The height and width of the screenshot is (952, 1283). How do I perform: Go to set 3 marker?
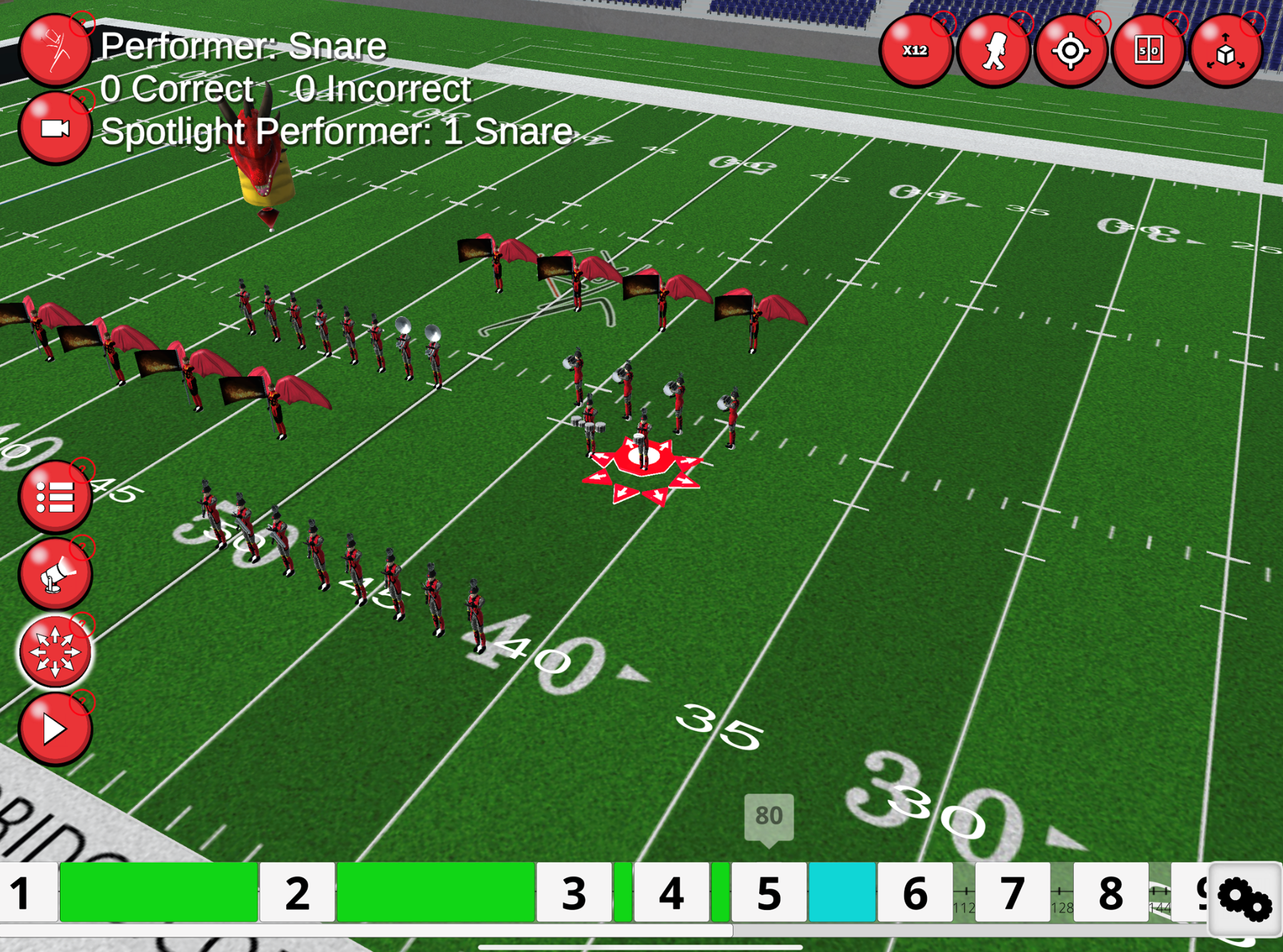click(x=574, y=892)
